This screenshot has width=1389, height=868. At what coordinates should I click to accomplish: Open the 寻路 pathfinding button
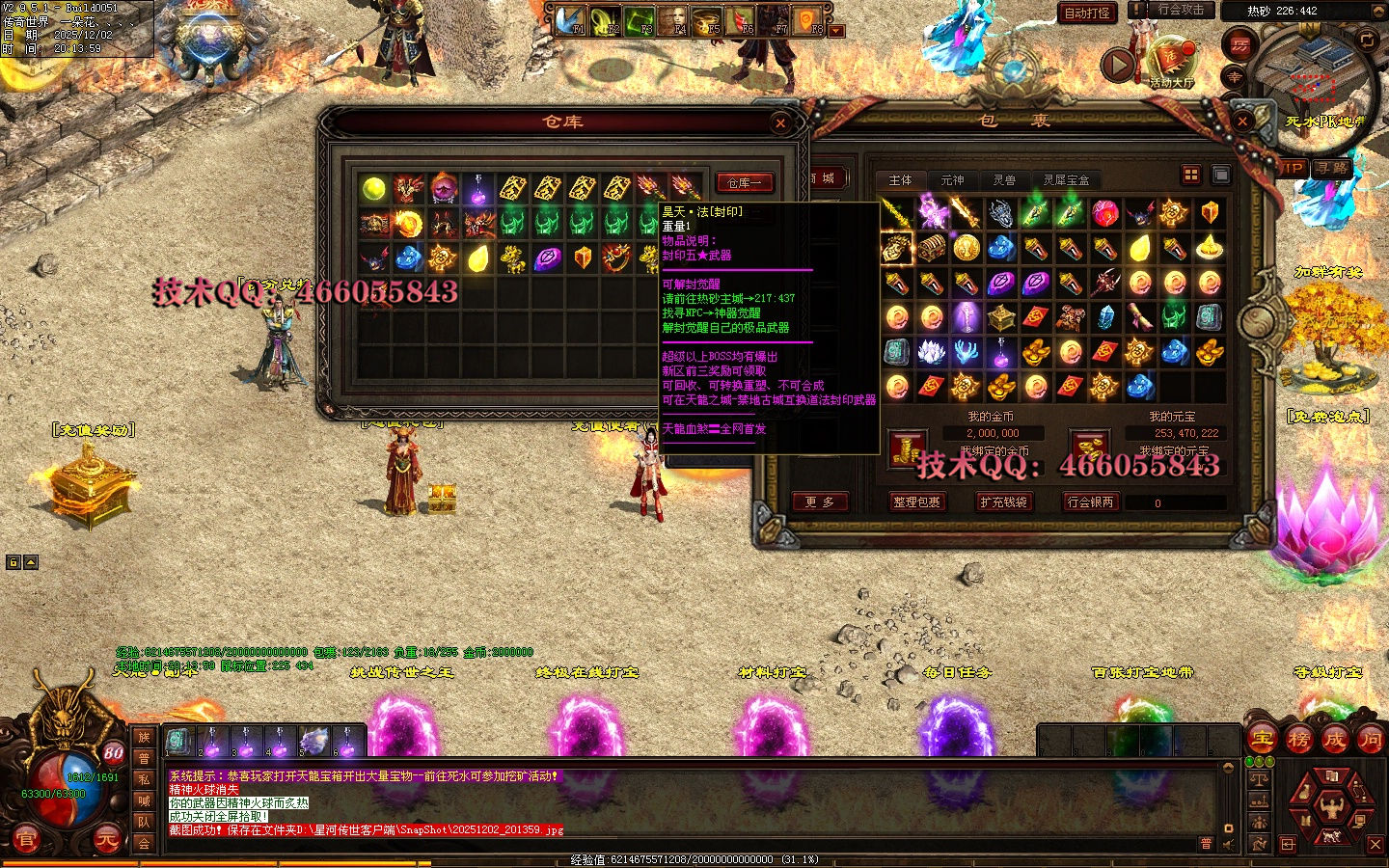pyautogui.click(x=1332, y=168)
